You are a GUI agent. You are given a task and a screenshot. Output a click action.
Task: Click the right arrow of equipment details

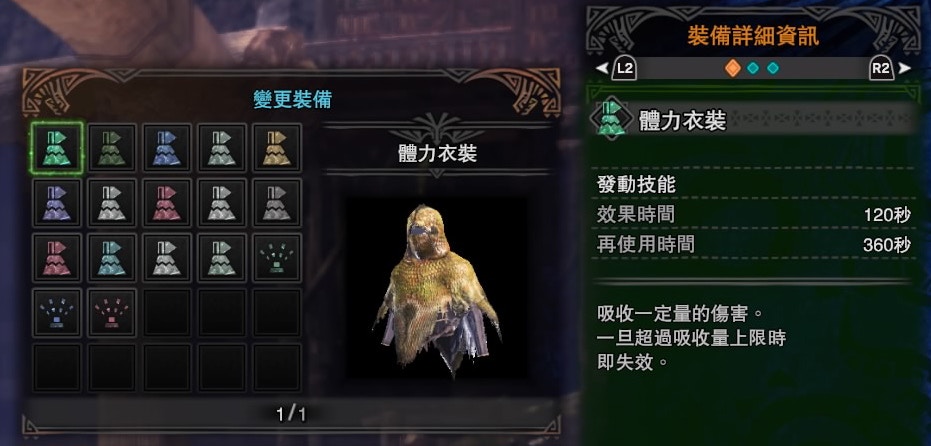click(x=906, y=69)
